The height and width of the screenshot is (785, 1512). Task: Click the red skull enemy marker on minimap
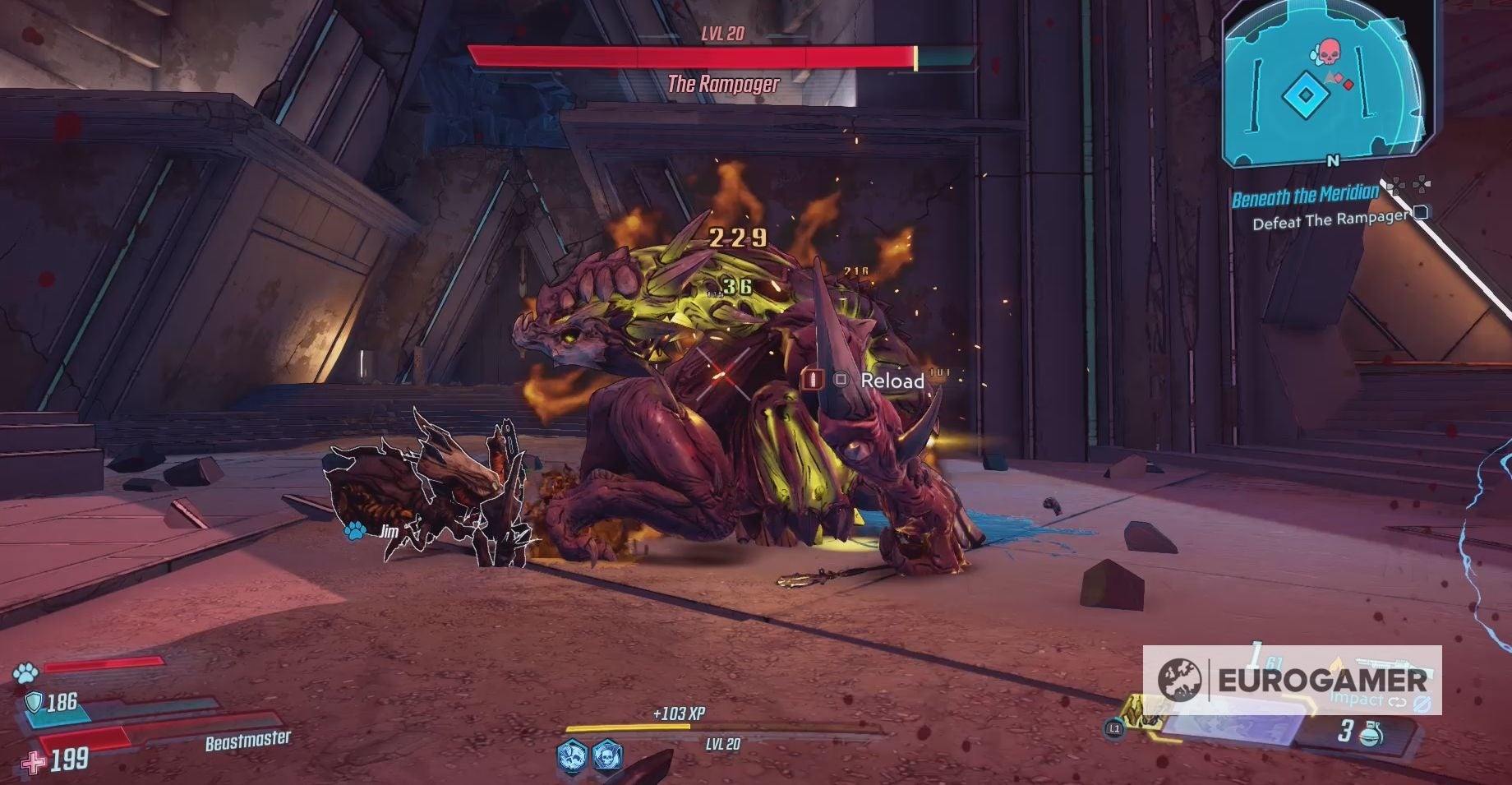click(1329, 52)
